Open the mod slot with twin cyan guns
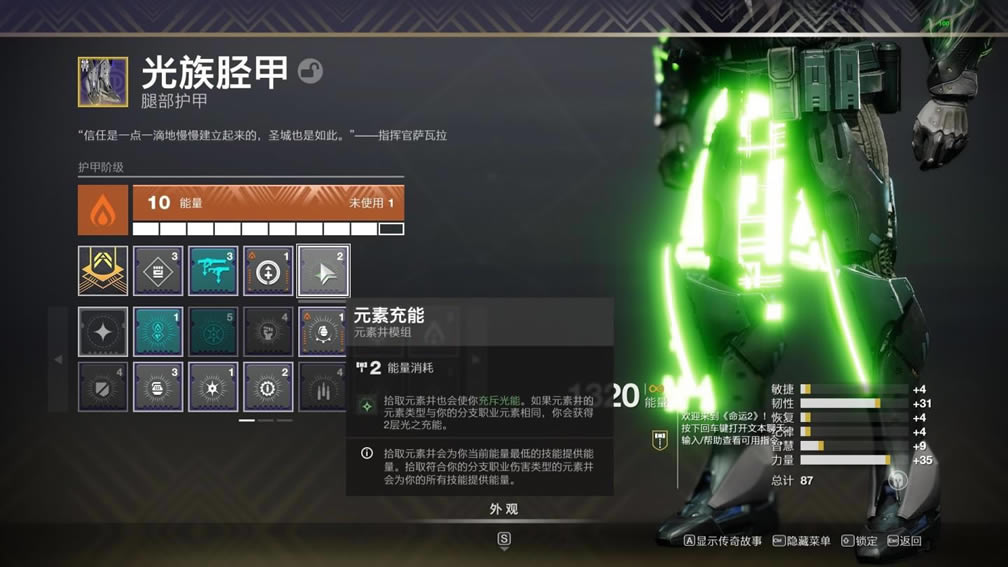 point(213,271)
